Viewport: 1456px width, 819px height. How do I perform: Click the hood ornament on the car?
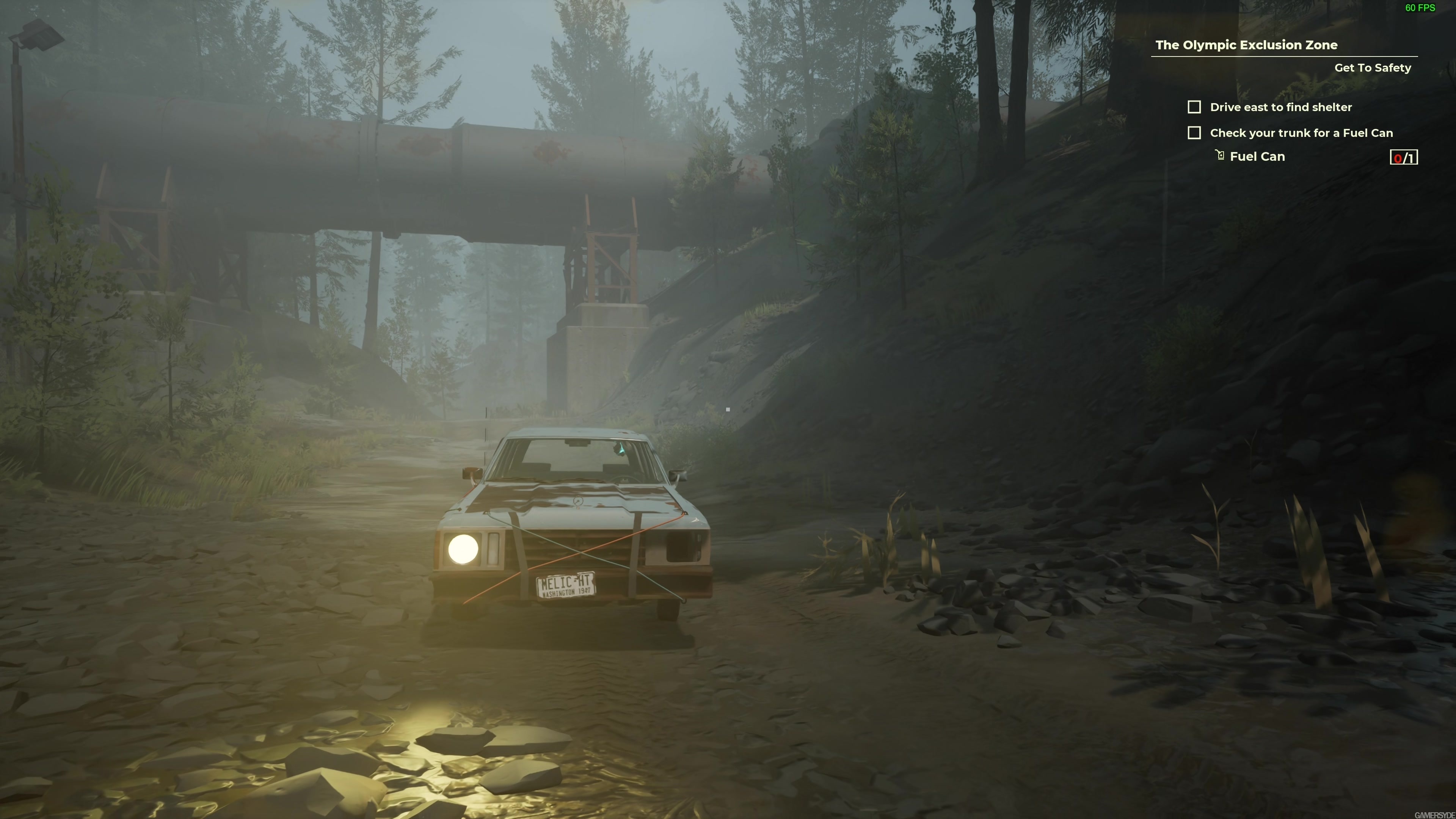(577, 501)
